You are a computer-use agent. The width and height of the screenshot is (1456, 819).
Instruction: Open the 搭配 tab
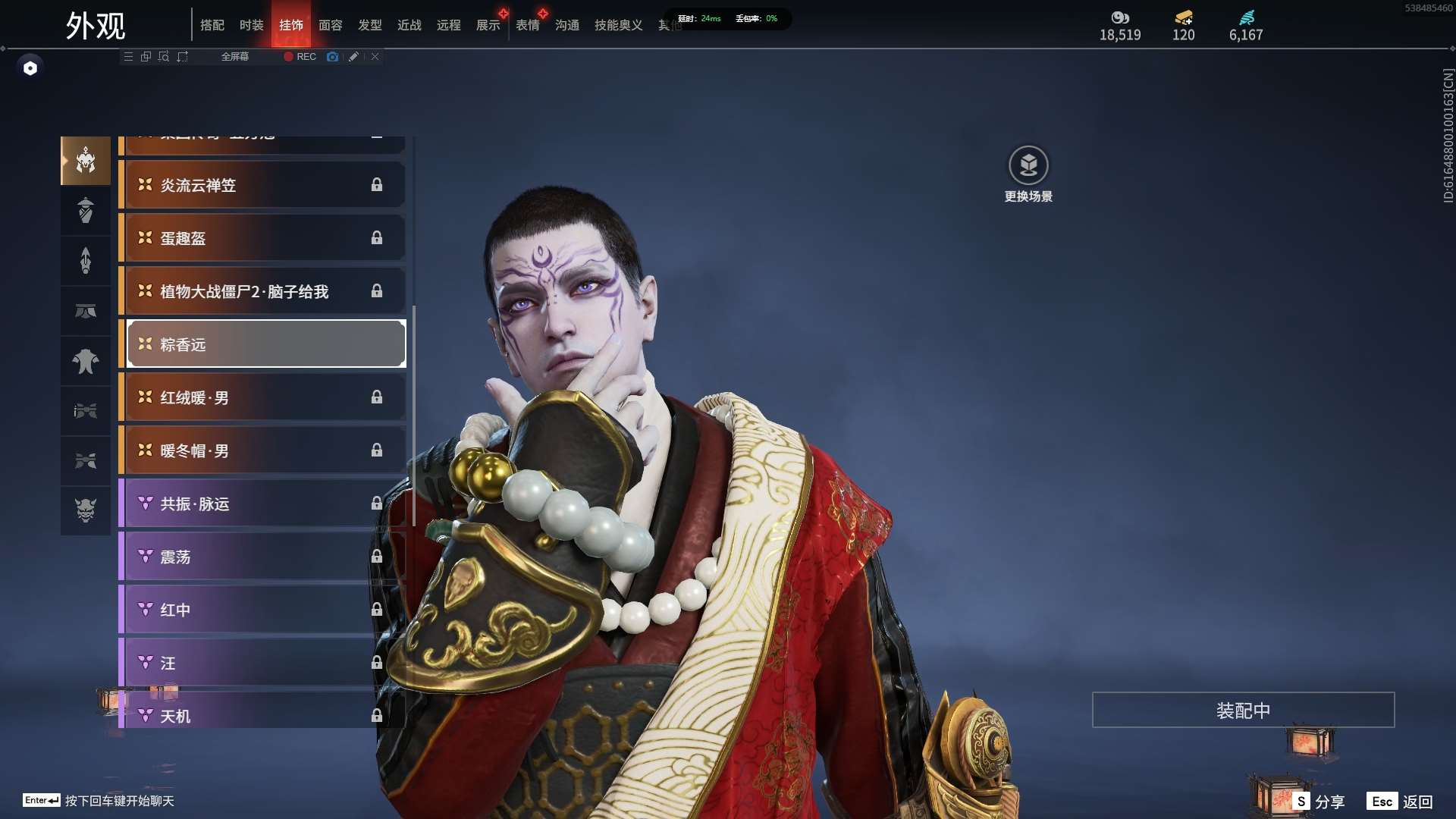pos(212,25)
